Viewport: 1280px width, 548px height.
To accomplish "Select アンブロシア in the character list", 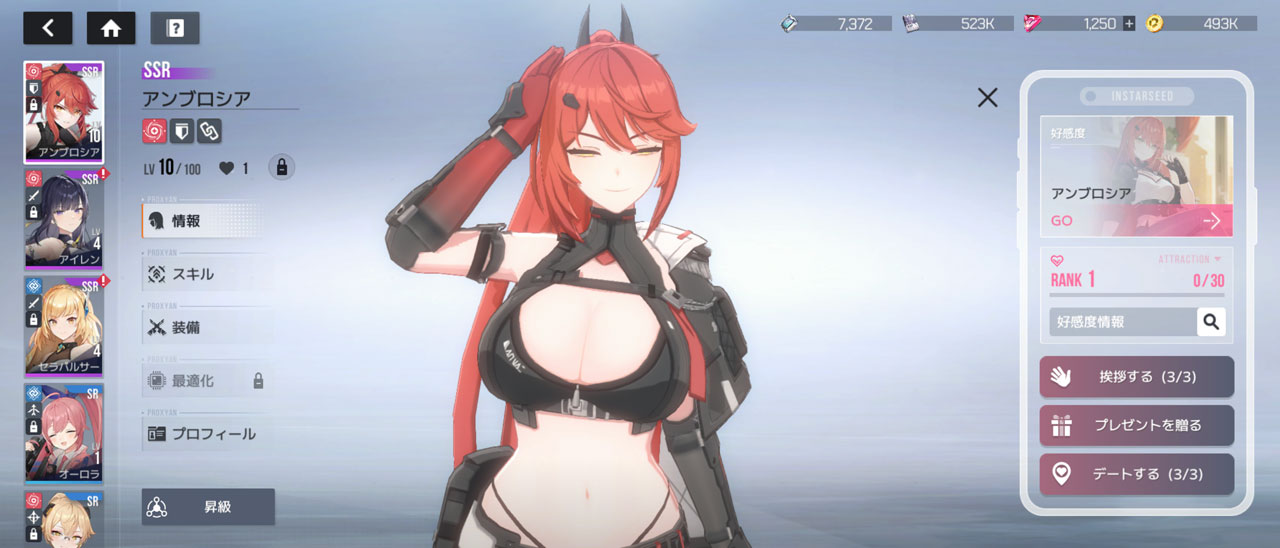I will click(x=64, y=112).
